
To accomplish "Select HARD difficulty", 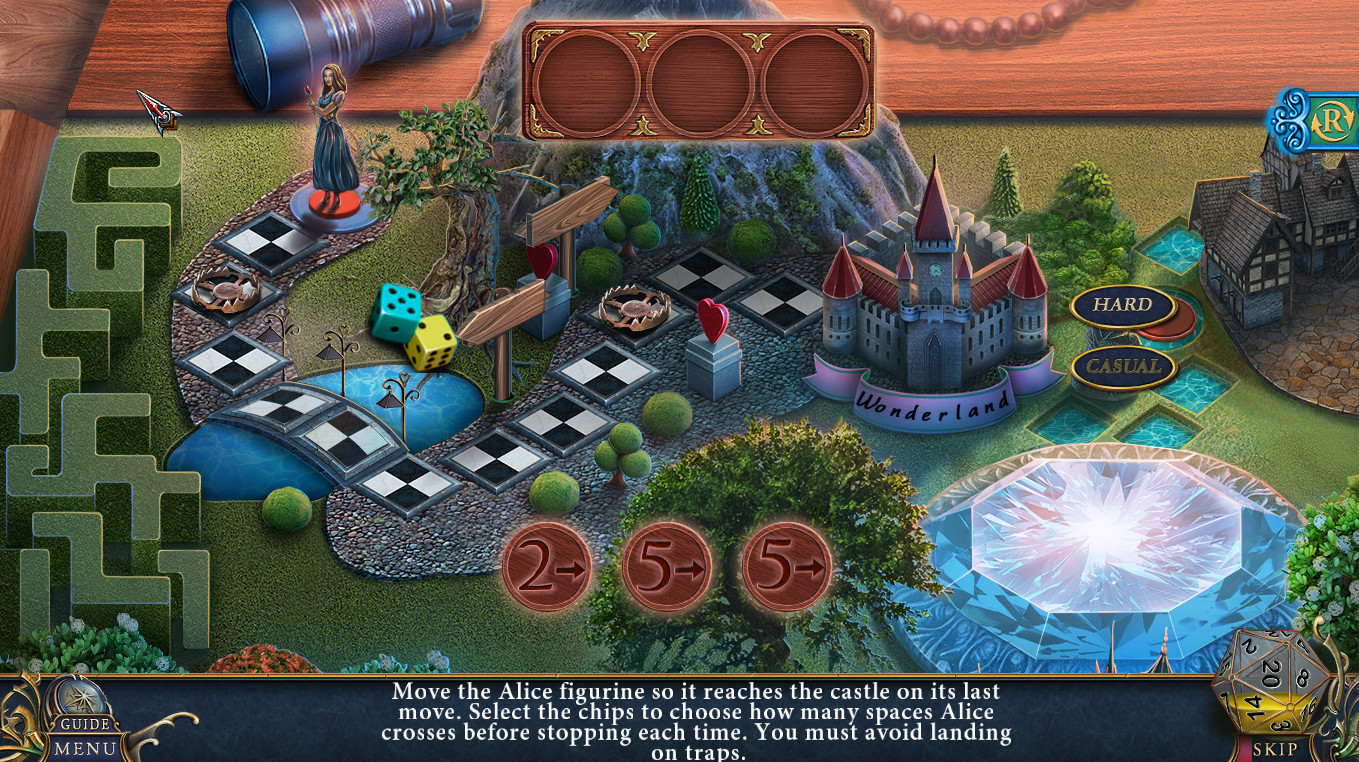I will click(x=1123, y=308).
